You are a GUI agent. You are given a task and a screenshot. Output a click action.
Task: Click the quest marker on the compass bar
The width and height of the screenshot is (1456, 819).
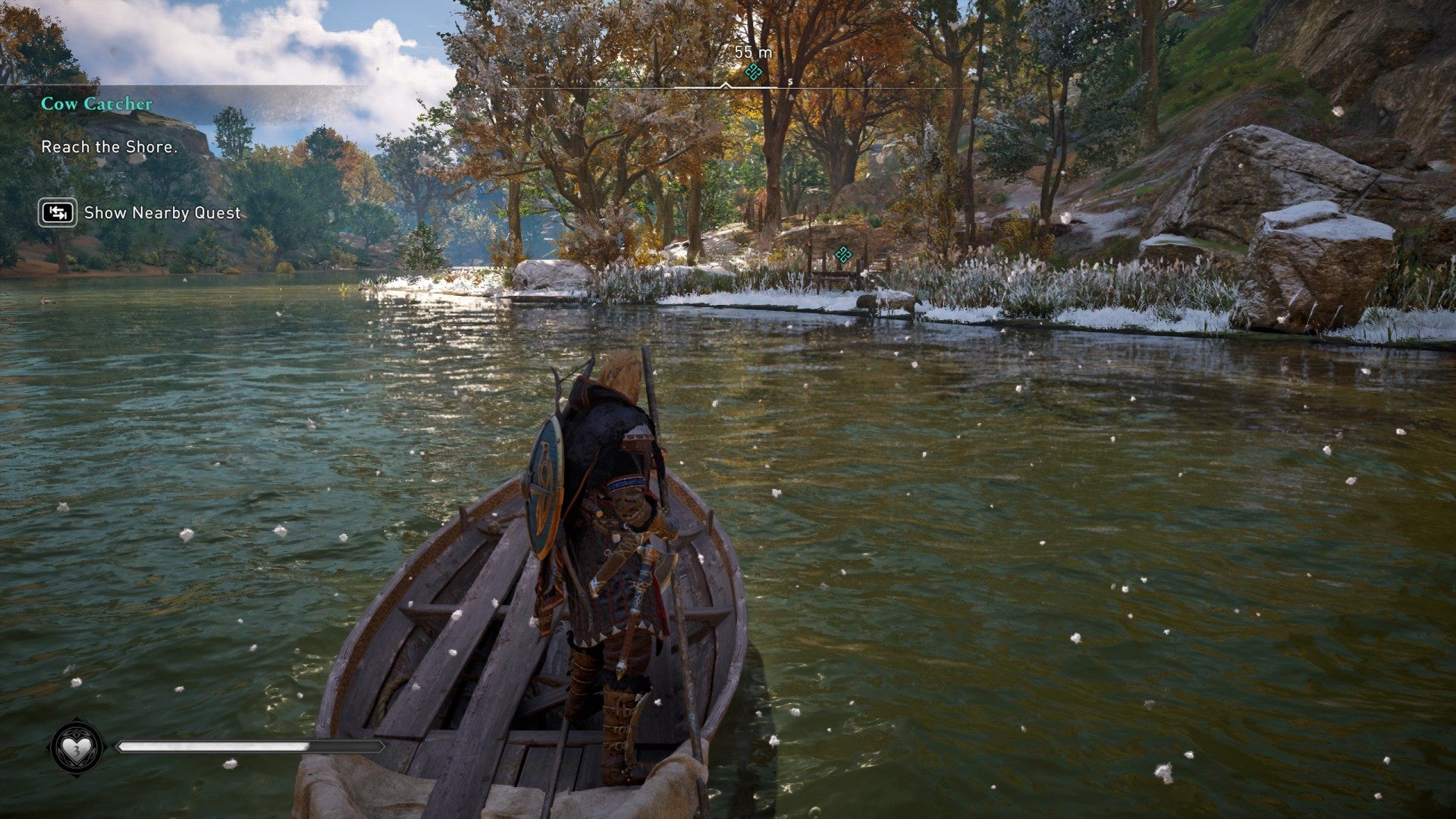tap(753, 72)
